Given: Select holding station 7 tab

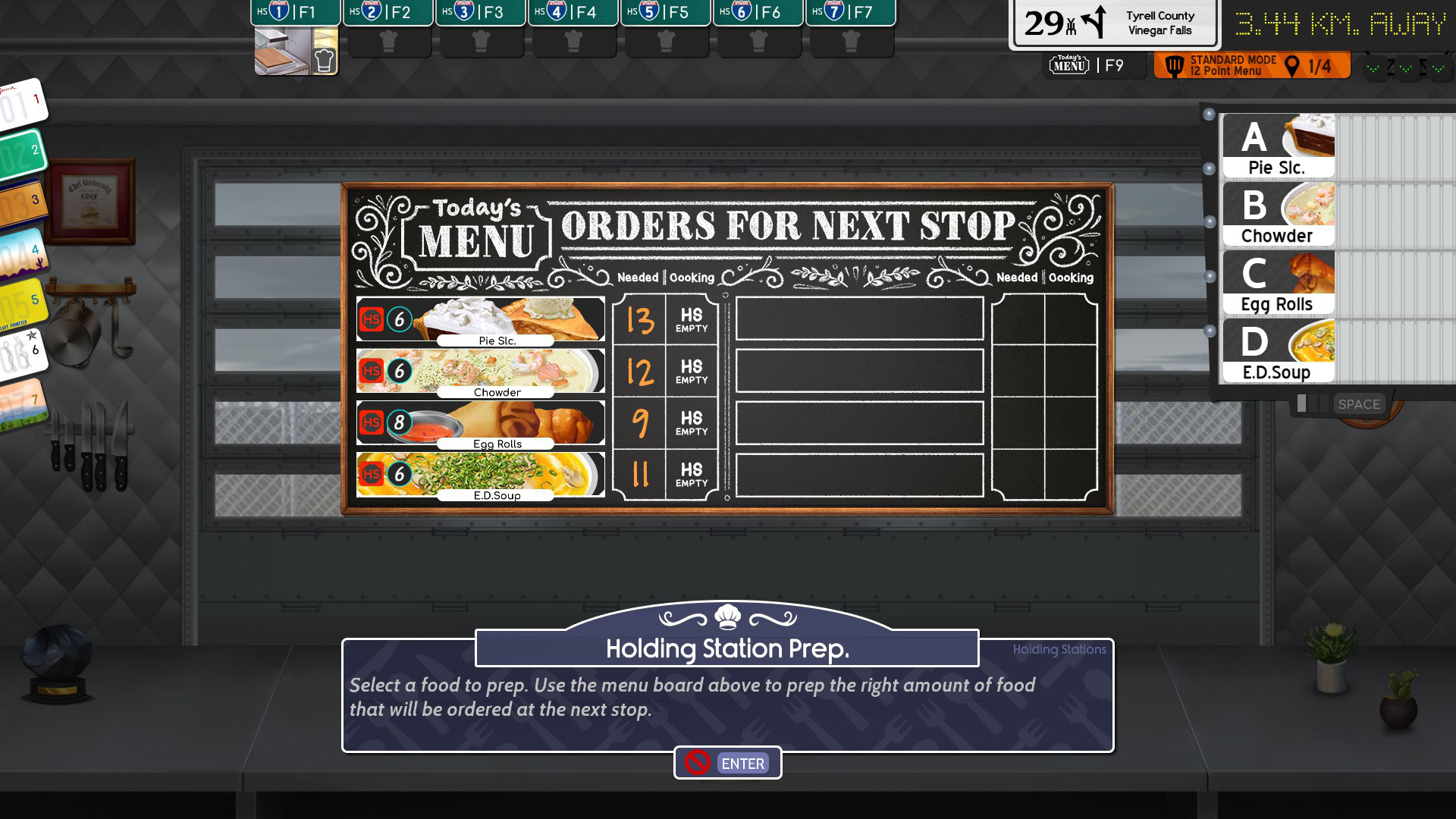Looking at the screenshot, I should click(x=851, y=12).
